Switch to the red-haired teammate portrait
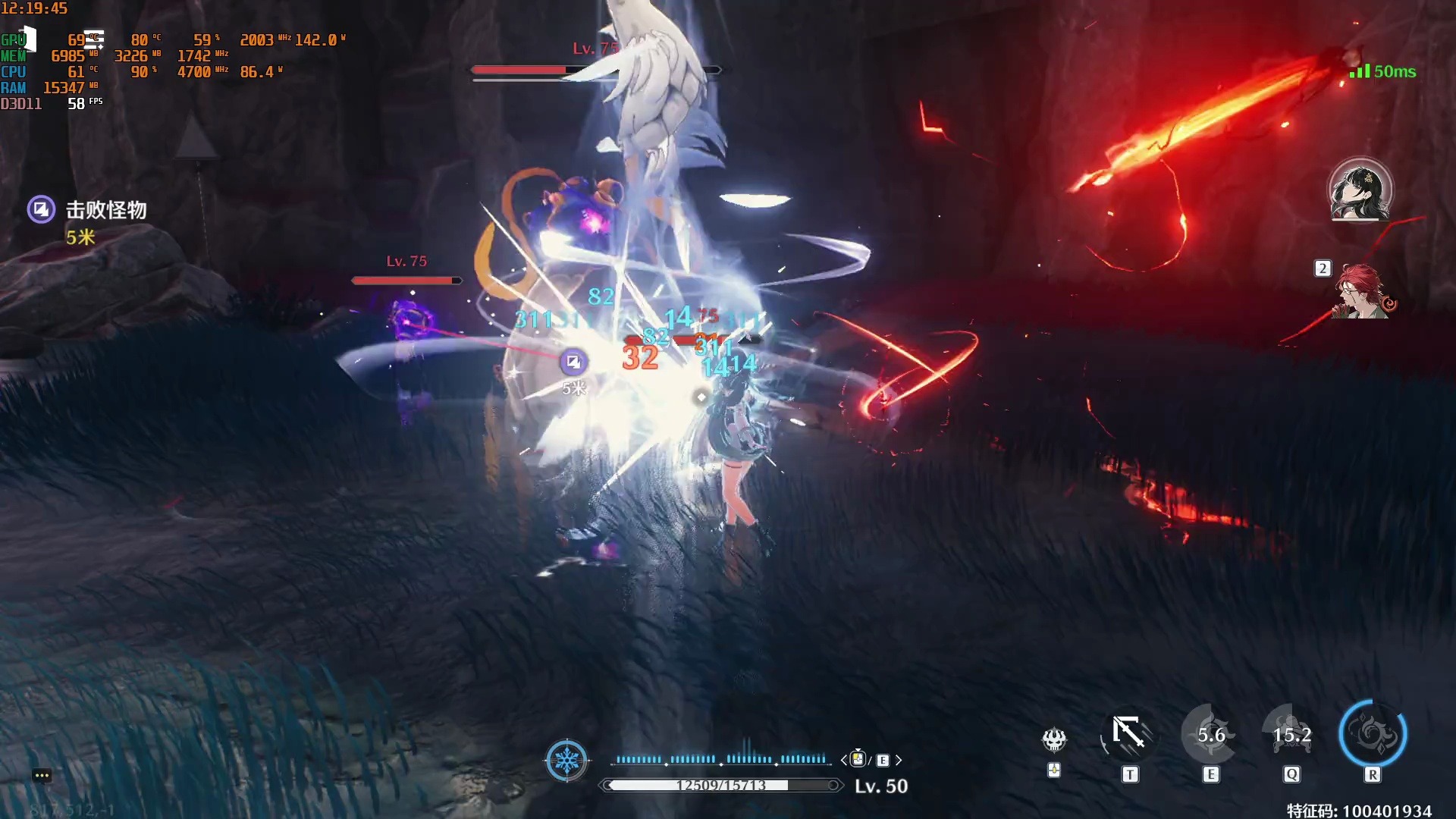The image size is (1456, 819). coord(1363,292)
